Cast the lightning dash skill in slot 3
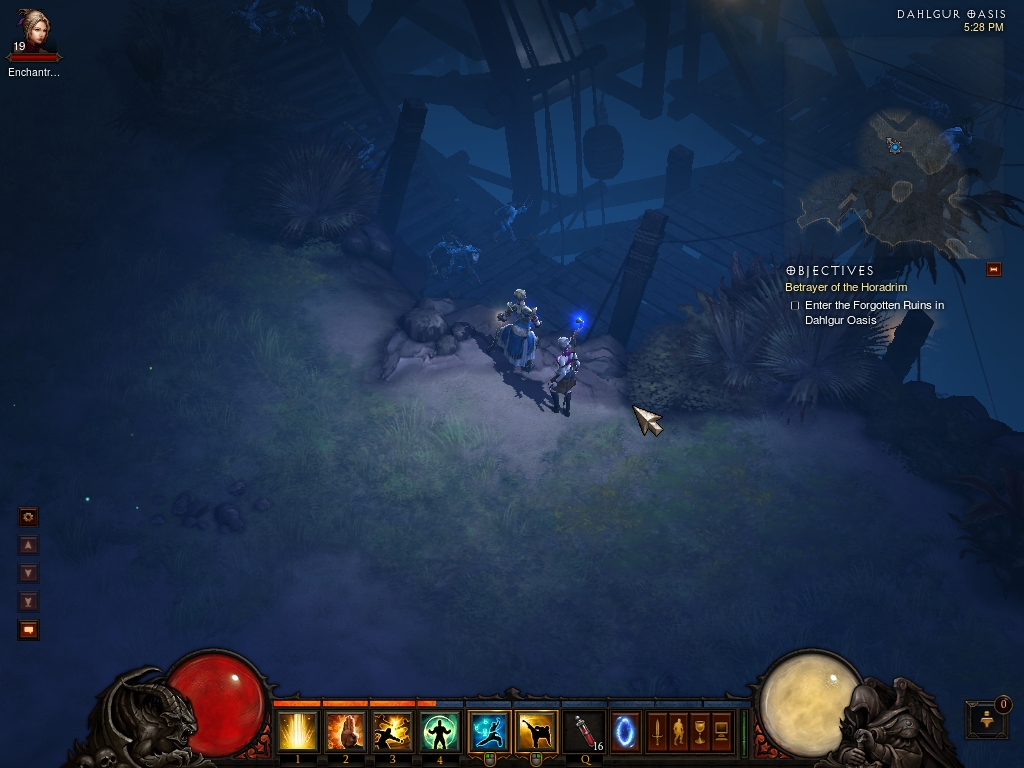1024x768 pixels. (x=393, y=732)
